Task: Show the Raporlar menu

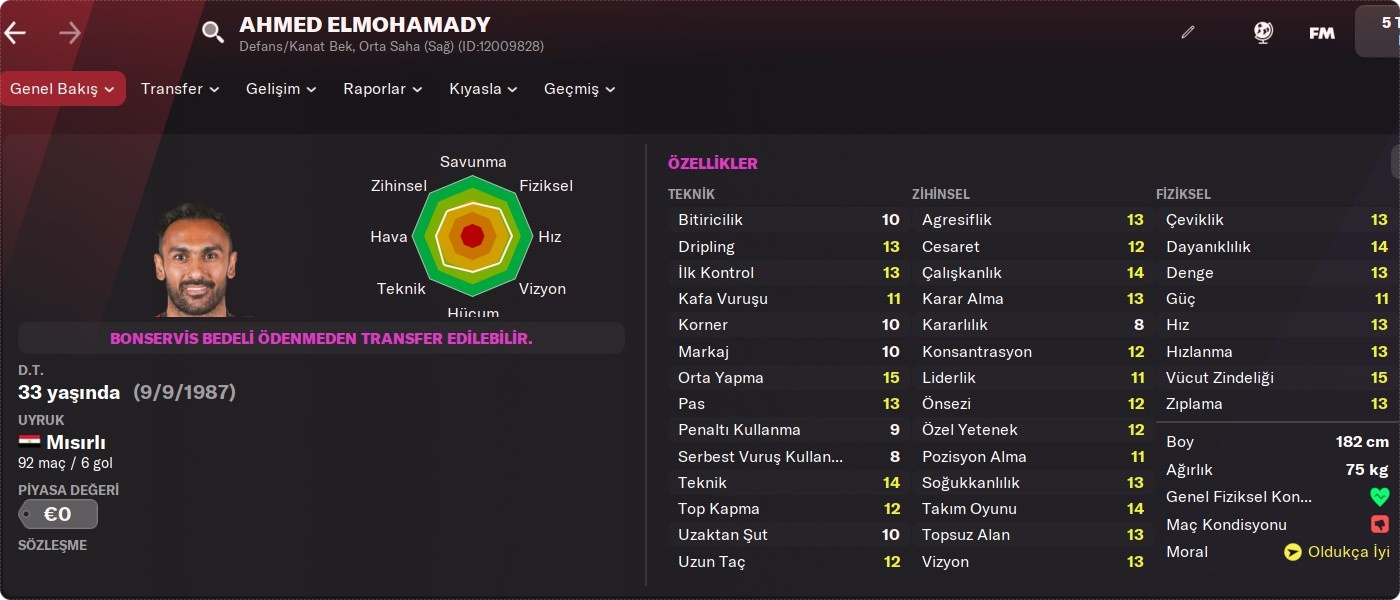Action: (x=383, y=89)
